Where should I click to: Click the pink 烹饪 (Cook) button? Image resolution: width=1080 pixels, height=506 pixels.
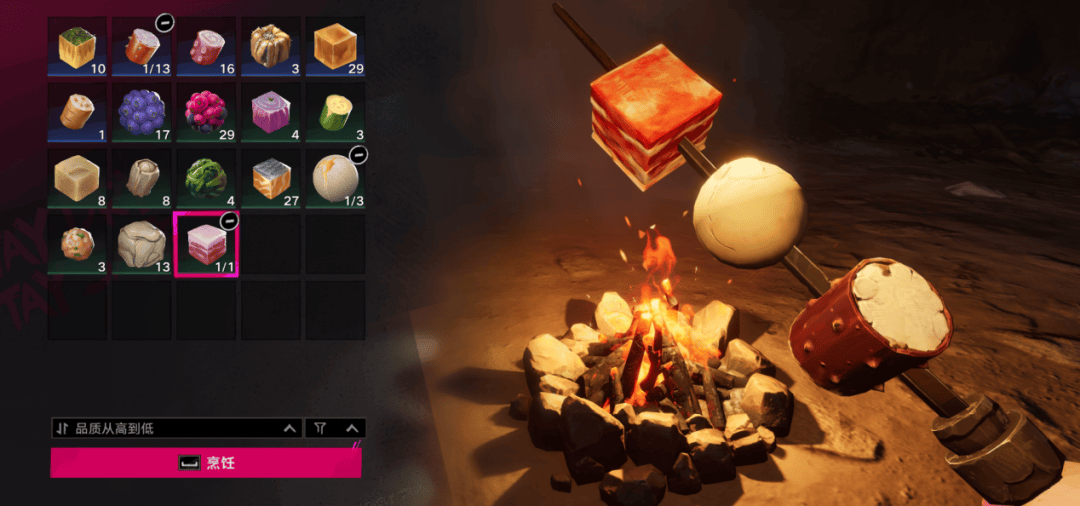pos(205,463)
